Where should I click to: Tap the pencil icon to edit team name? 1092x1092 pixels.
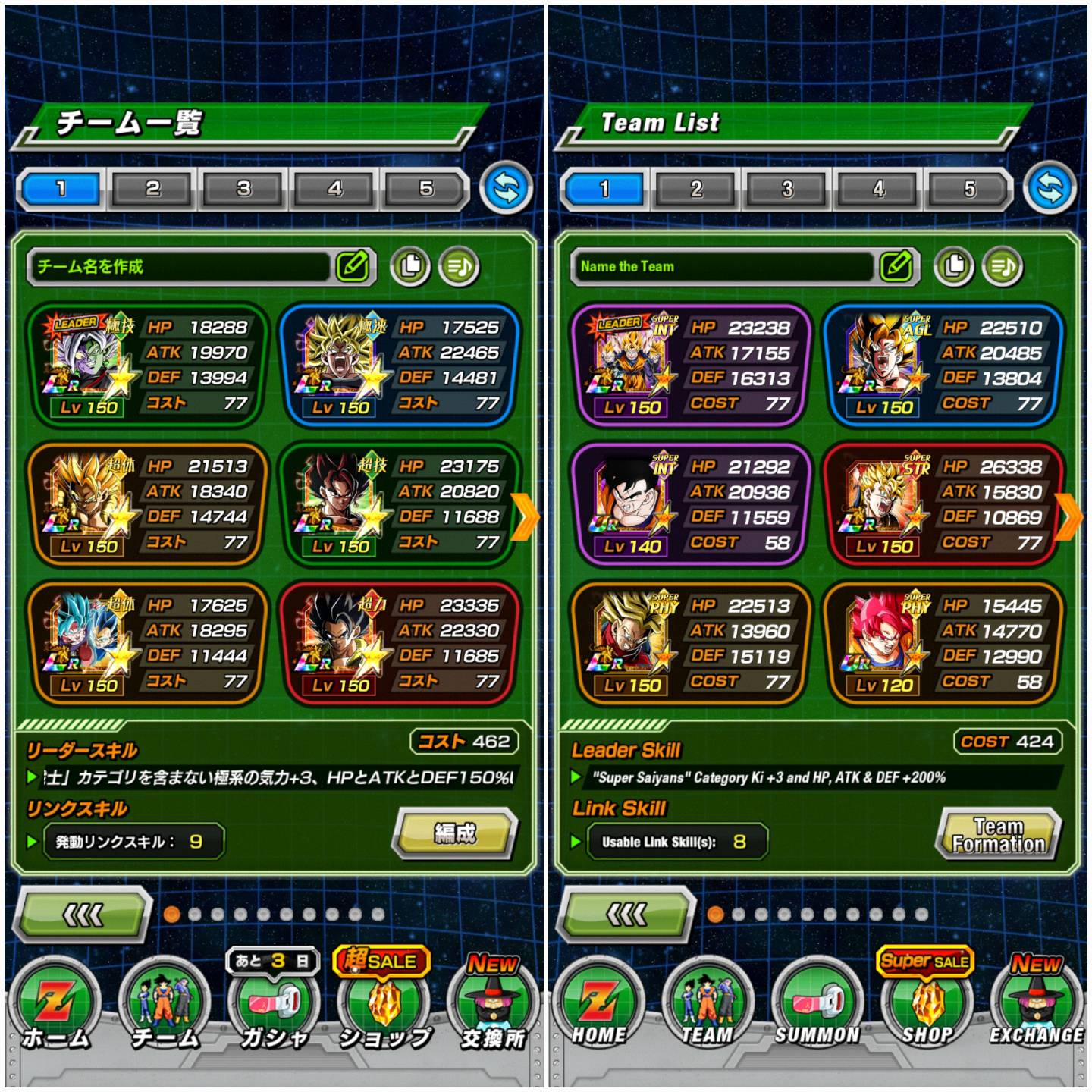click(897, 265)
